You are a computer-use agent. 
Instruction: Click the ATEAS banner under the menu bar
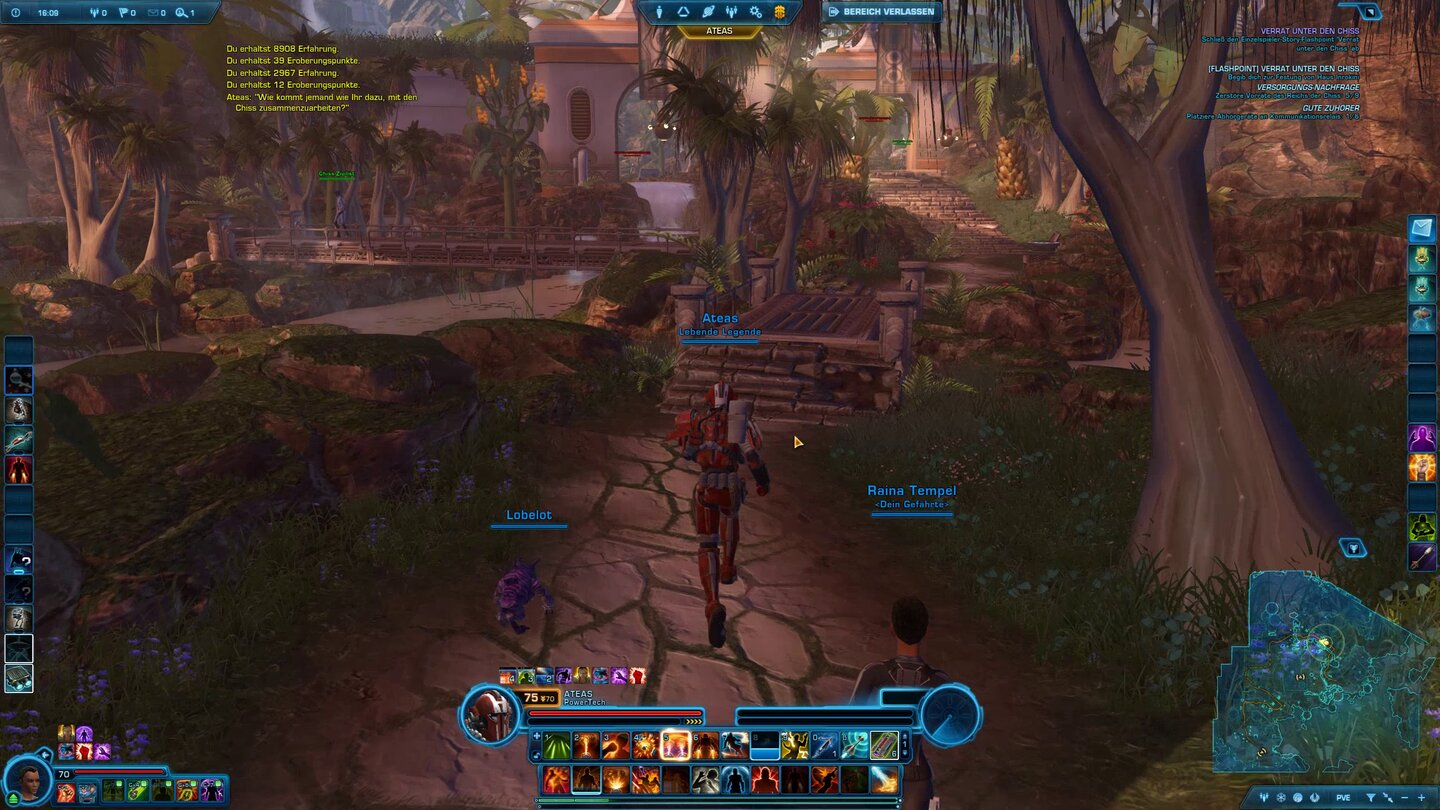[720, 31]
